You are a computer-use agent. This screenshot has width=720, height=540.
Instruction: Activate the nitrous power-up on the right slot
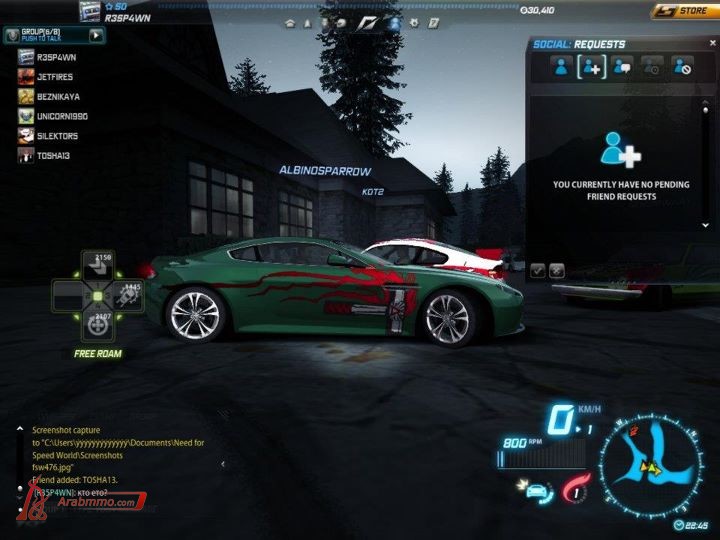point(129,295)
